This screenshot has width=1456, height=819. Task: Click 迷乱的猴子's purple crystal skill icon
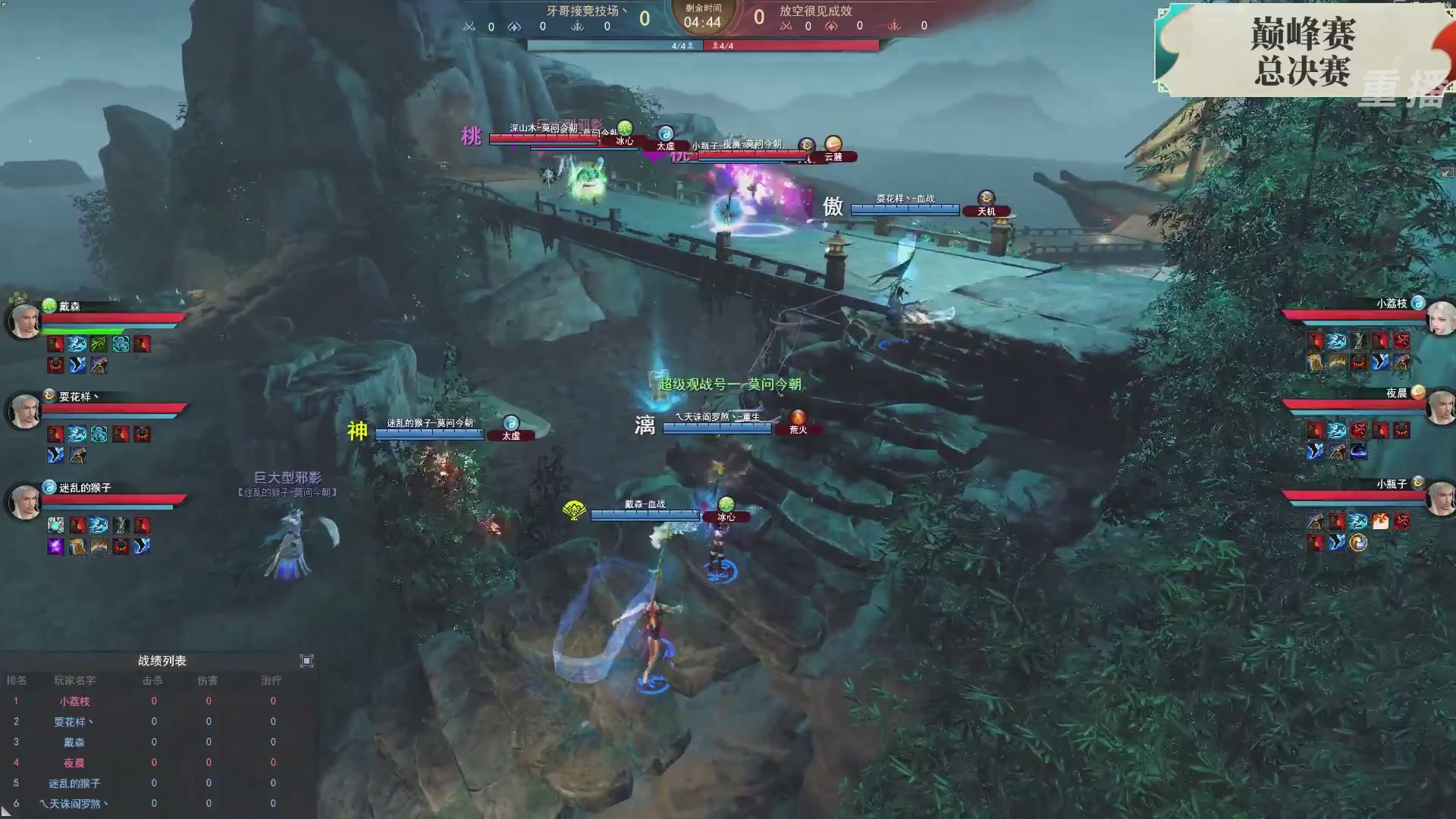click(55, 546)
